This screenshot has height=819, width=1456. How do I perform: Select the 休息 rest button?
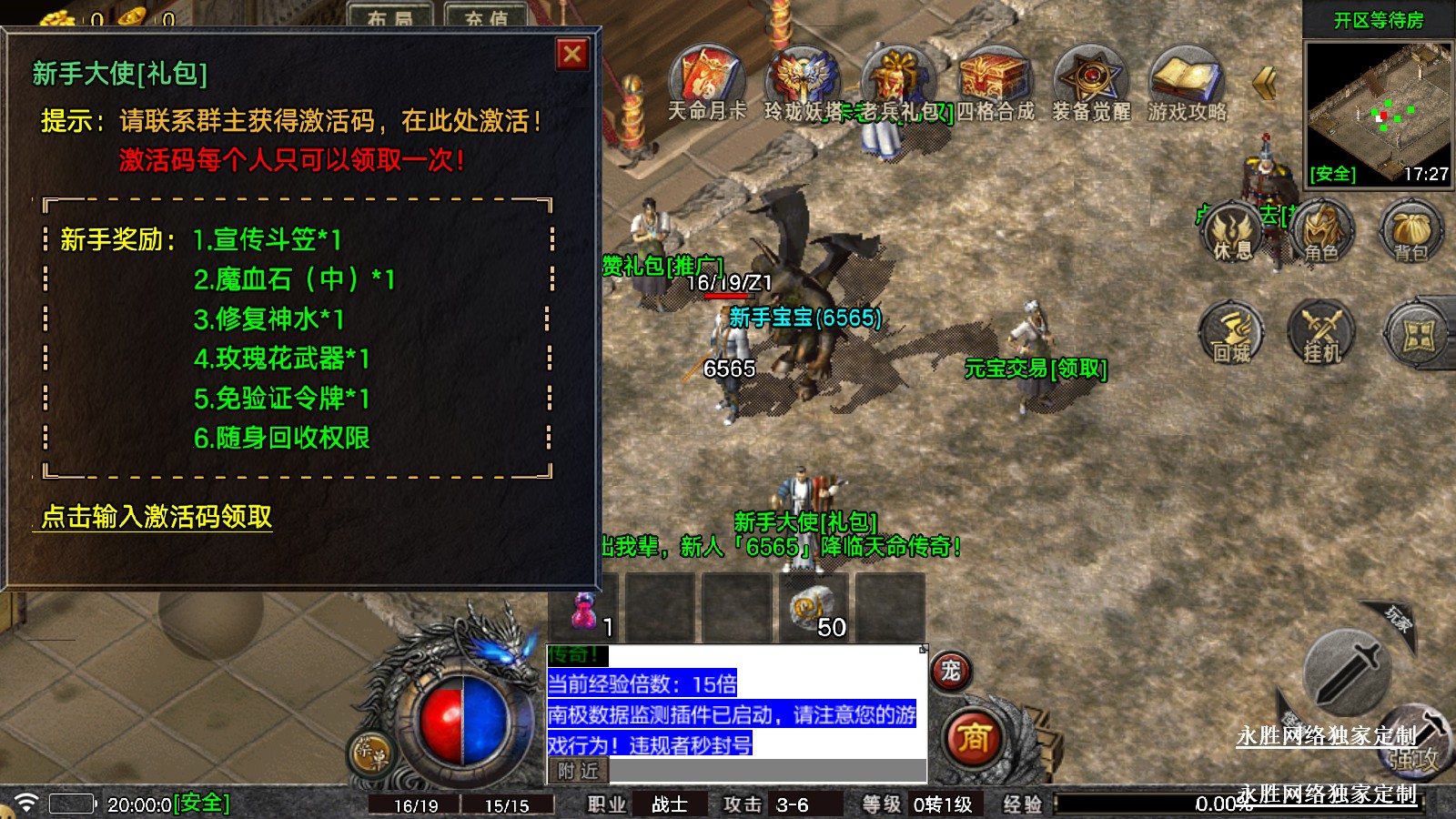click(1232, 233)
